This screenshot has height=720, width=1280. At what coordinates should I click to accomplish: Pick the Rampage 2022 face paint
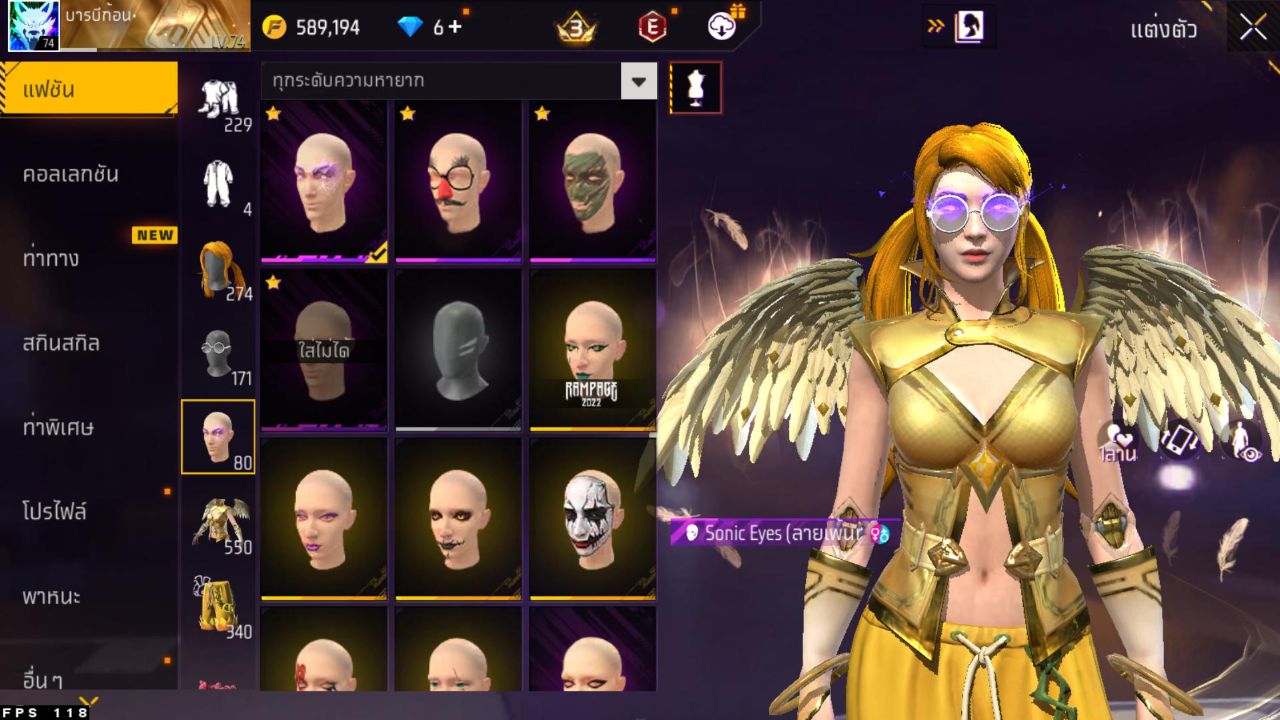point(592,350)
